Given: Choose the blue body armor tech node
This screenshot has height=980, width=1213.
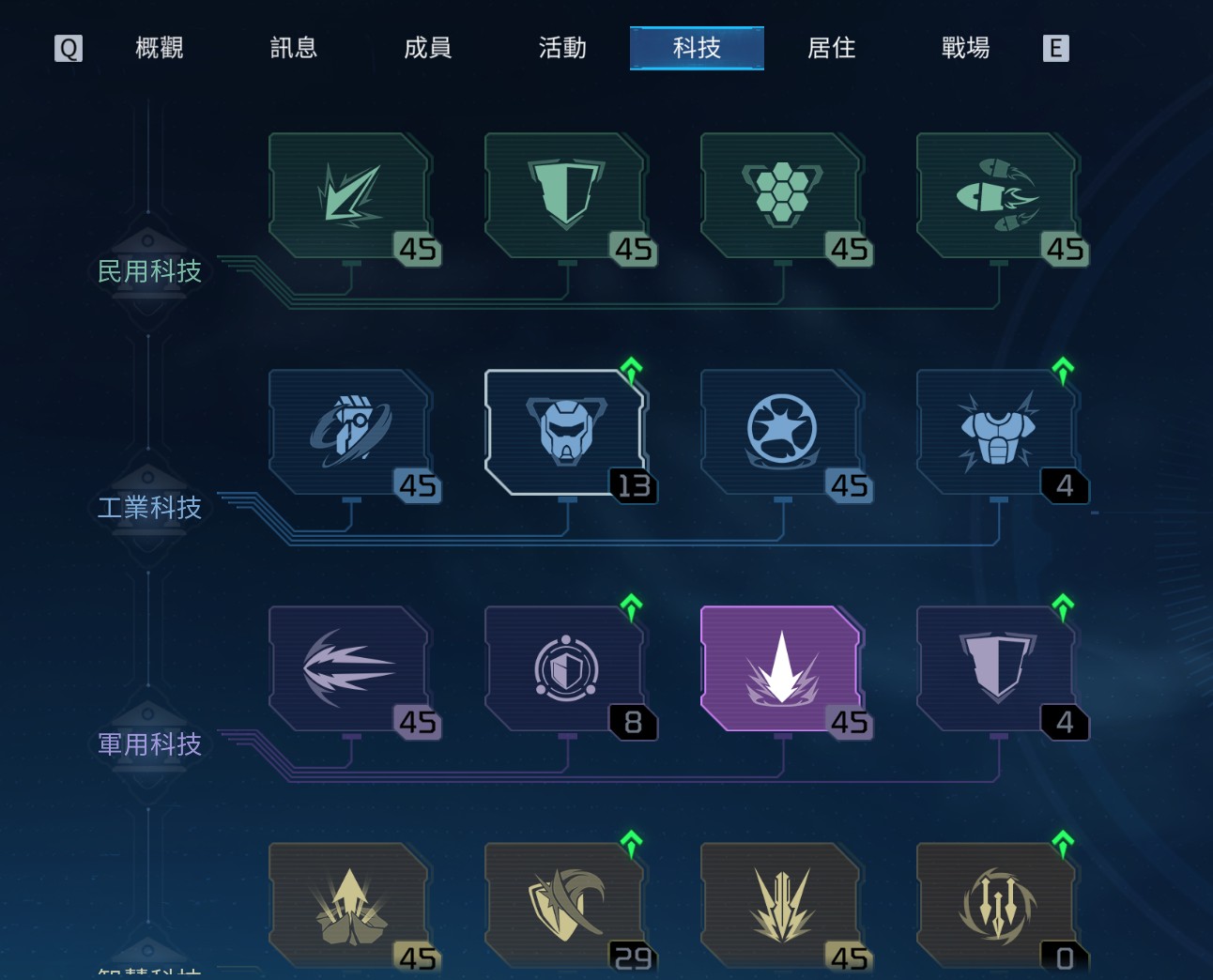Looking at the screenshot, I should pos(997,432).
